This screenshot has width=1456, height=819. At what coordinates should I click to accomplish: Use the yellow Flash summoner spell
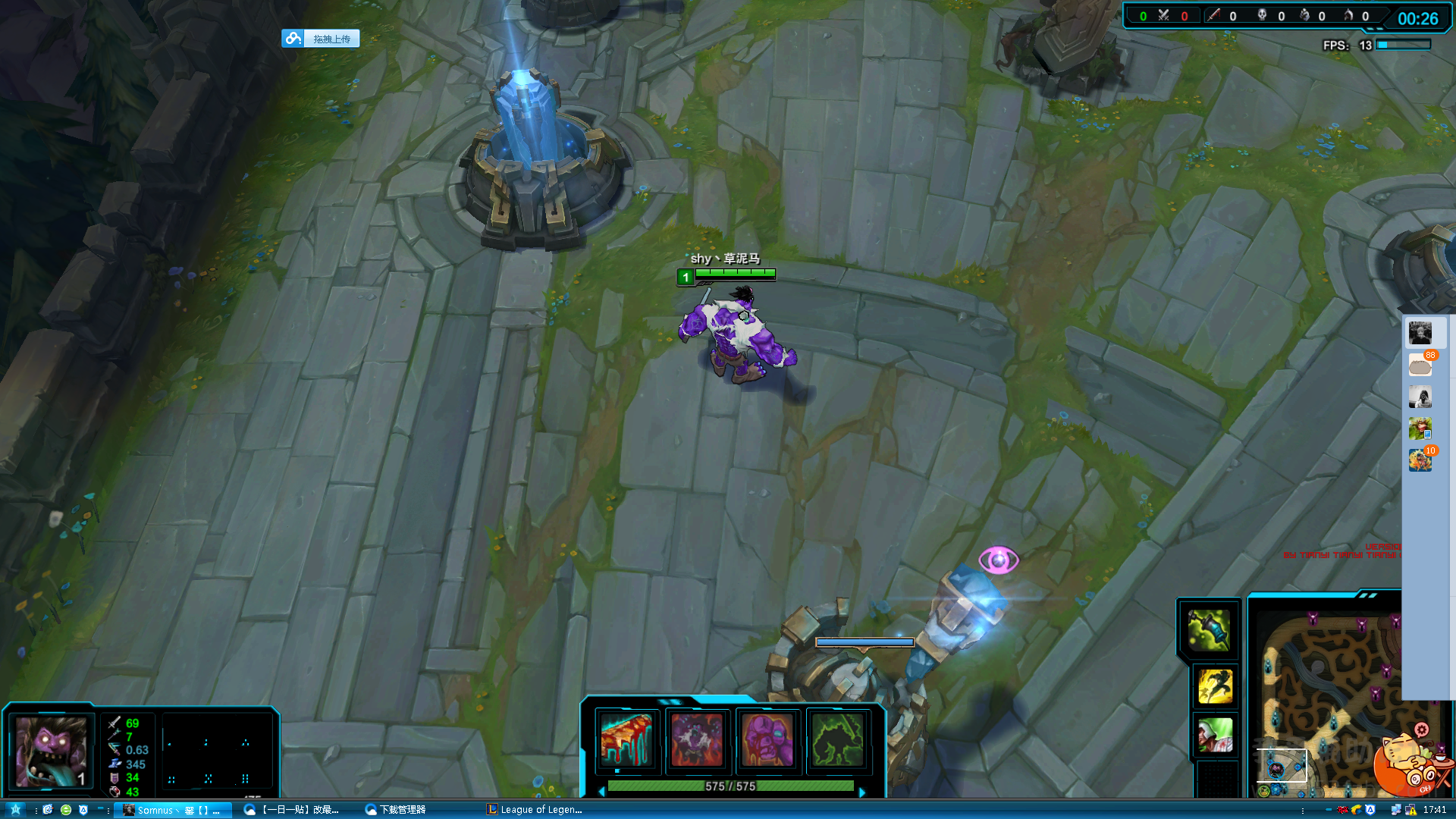(1215, 686)
